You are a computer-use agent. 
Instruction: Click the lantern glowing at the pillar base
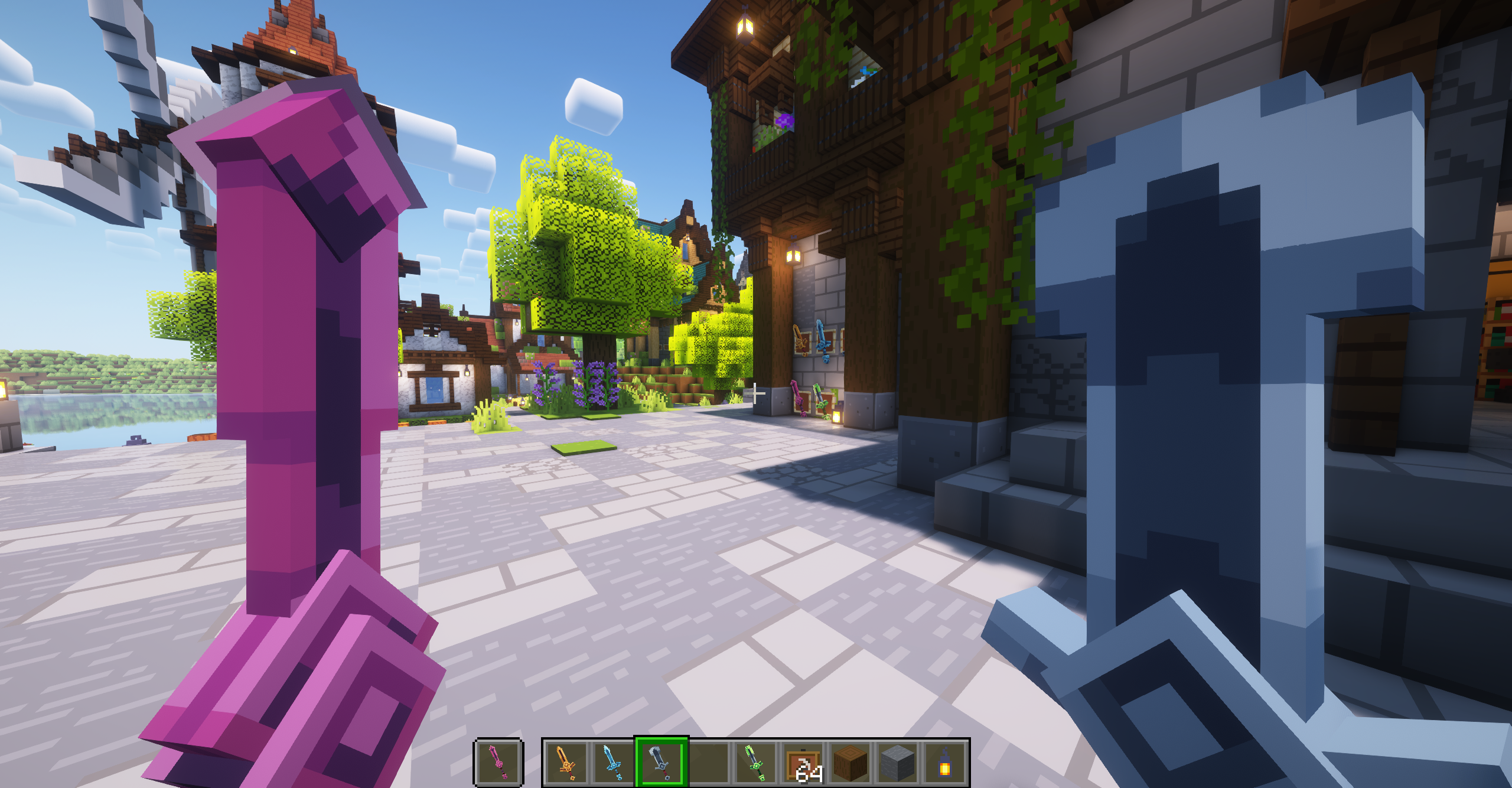(x=838, y=415)
